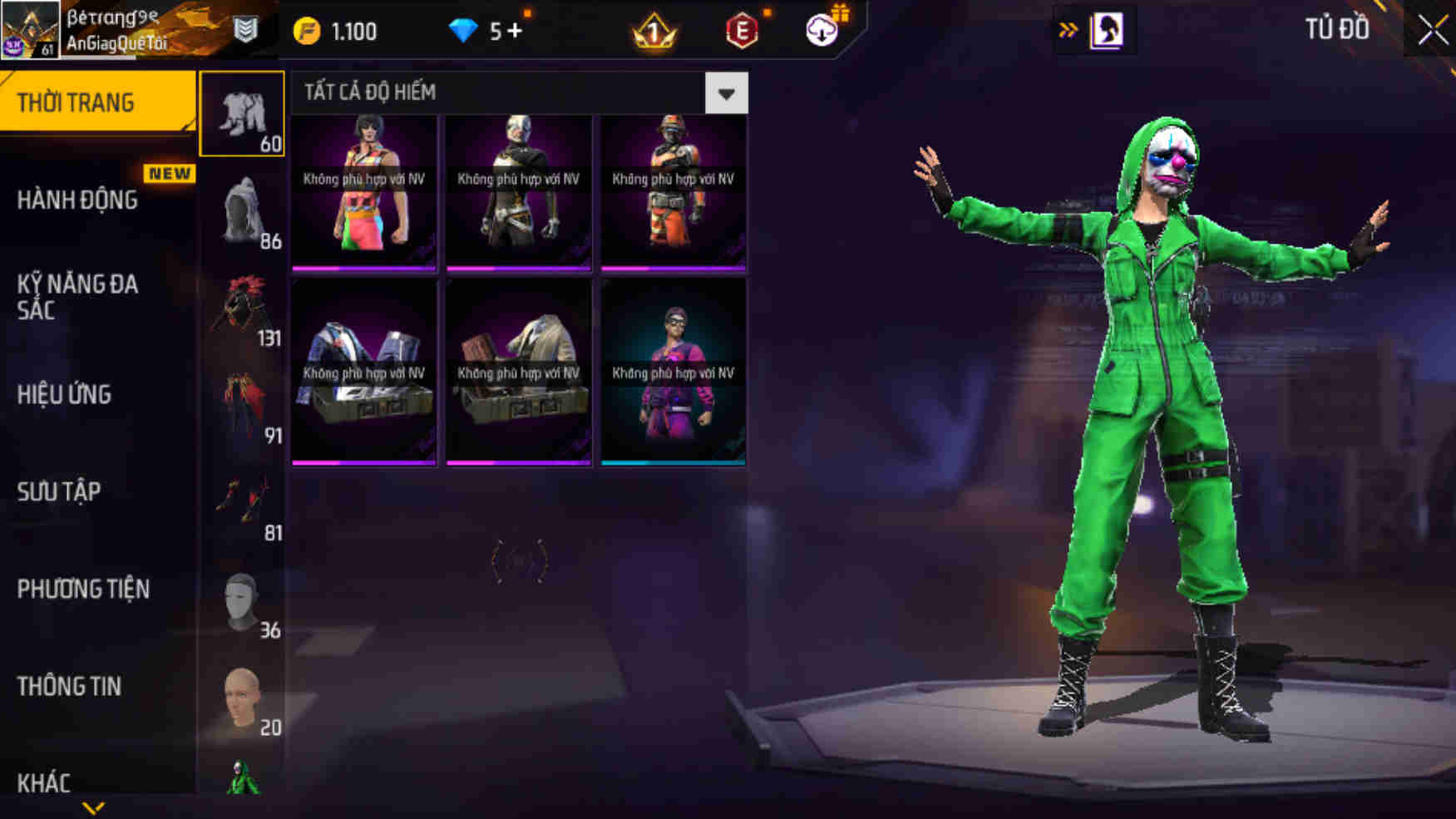Click the cloud gift download icon
This screenshot has width=1456, height=819.
click(x=822, y=31)
